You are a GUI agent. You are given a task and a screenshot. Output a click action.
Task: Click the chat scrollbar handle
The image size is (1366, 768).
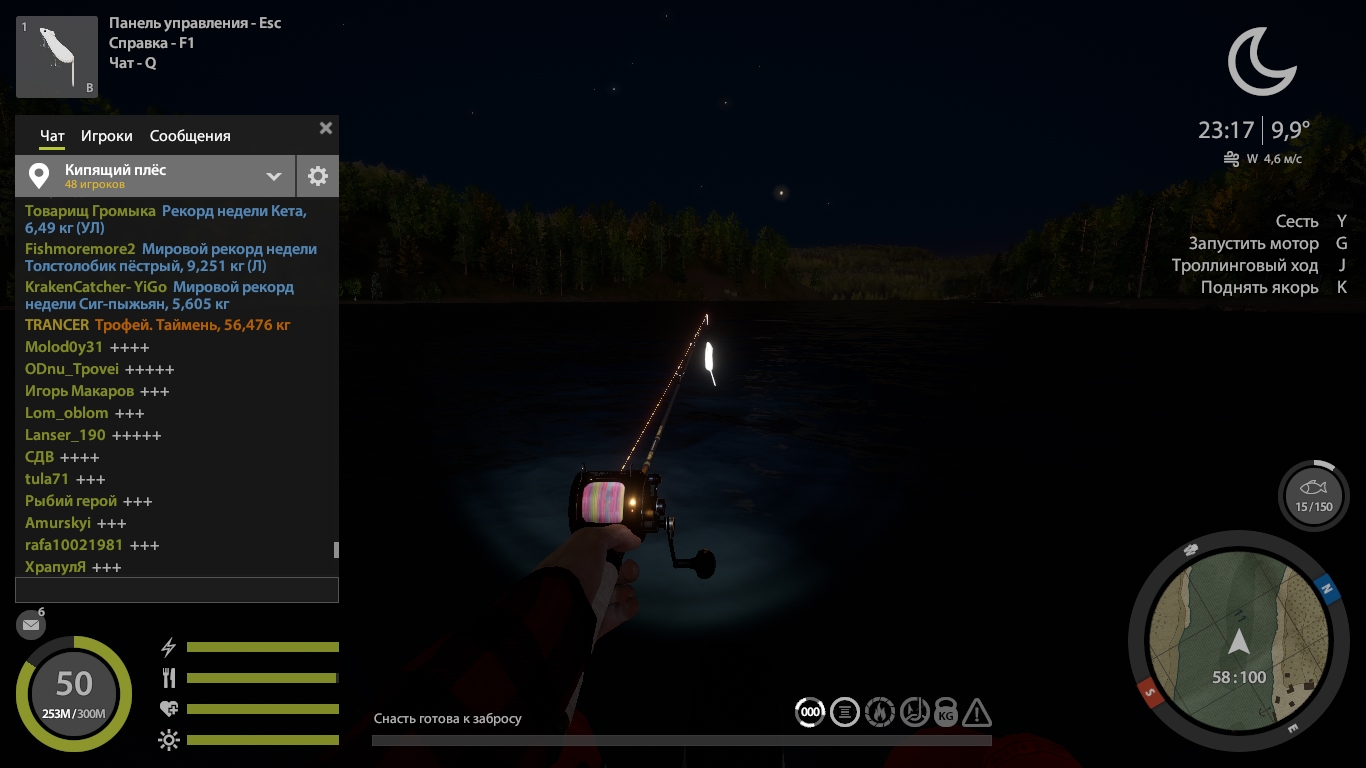point(336,549)
